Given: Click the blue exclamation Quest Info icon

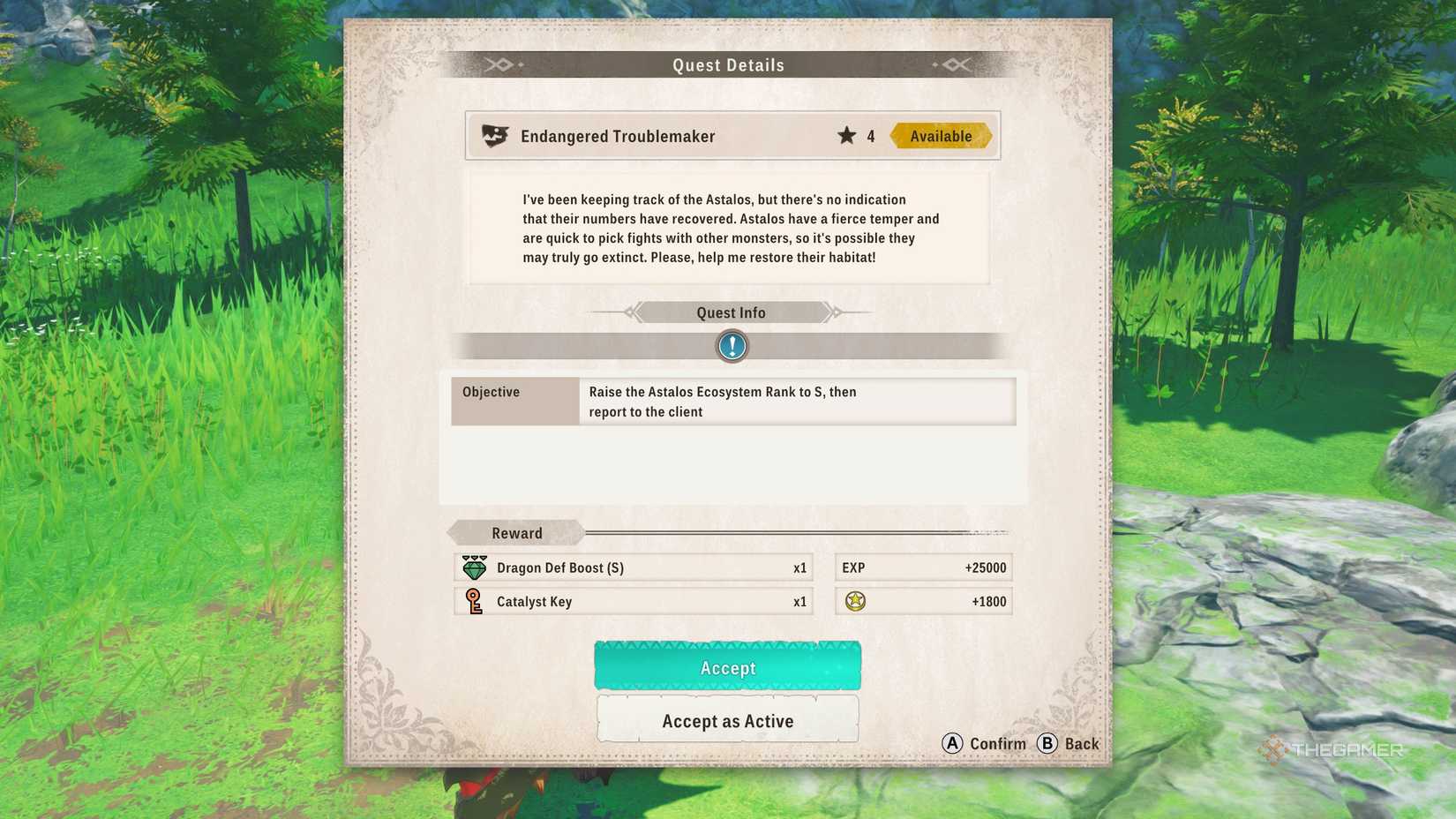Looking at the screenshot, I should pyautogui.click(x=730, y=346).
